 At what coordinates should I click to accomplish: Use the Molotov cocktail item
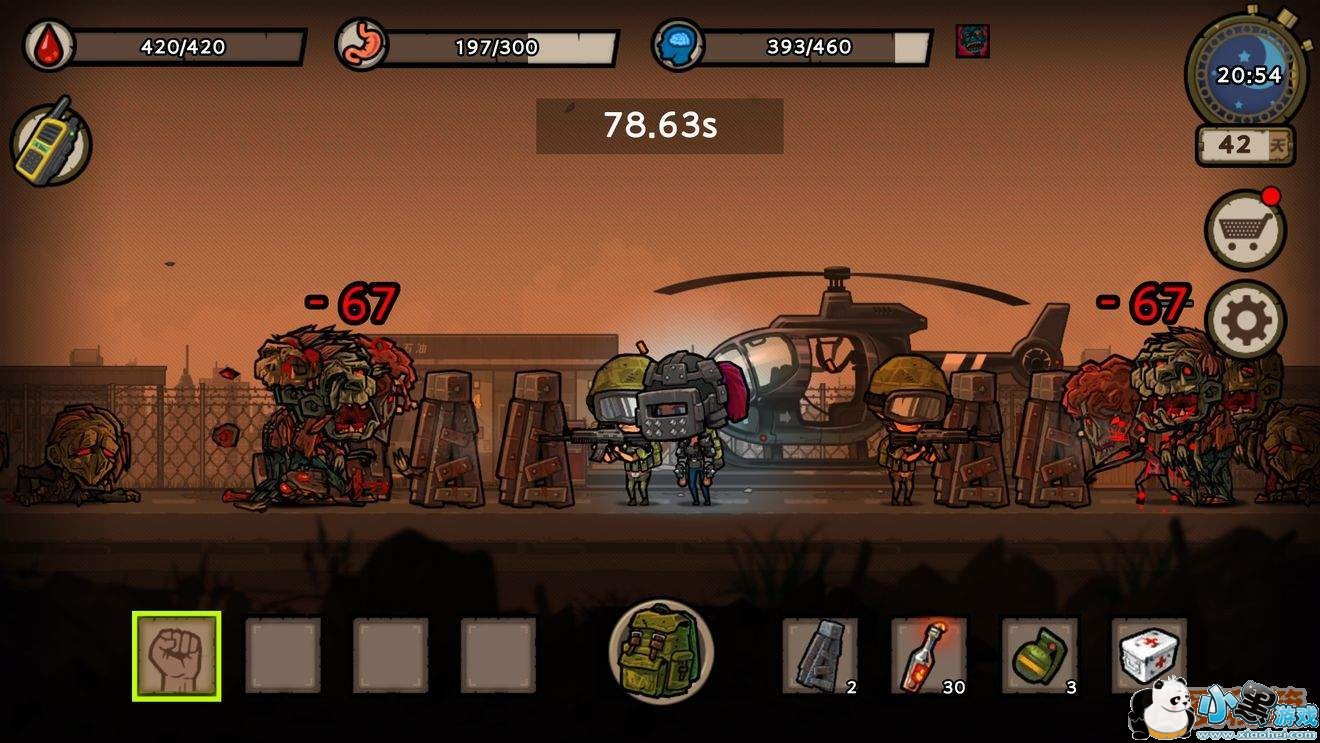[928, 655]
